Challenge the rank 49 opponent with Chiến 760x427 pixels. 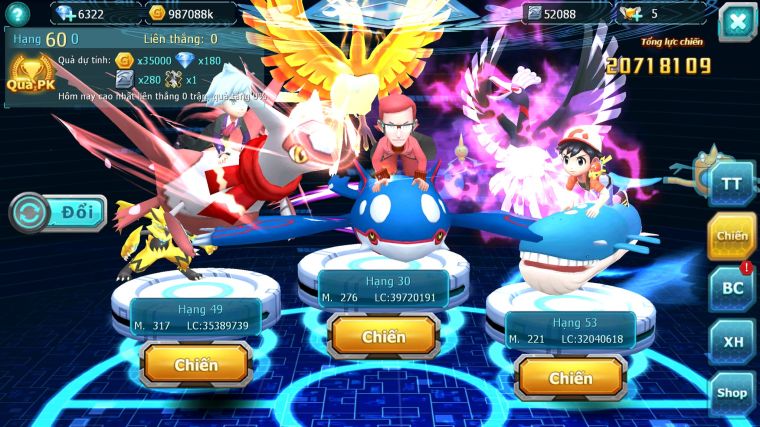click(196, 365)
